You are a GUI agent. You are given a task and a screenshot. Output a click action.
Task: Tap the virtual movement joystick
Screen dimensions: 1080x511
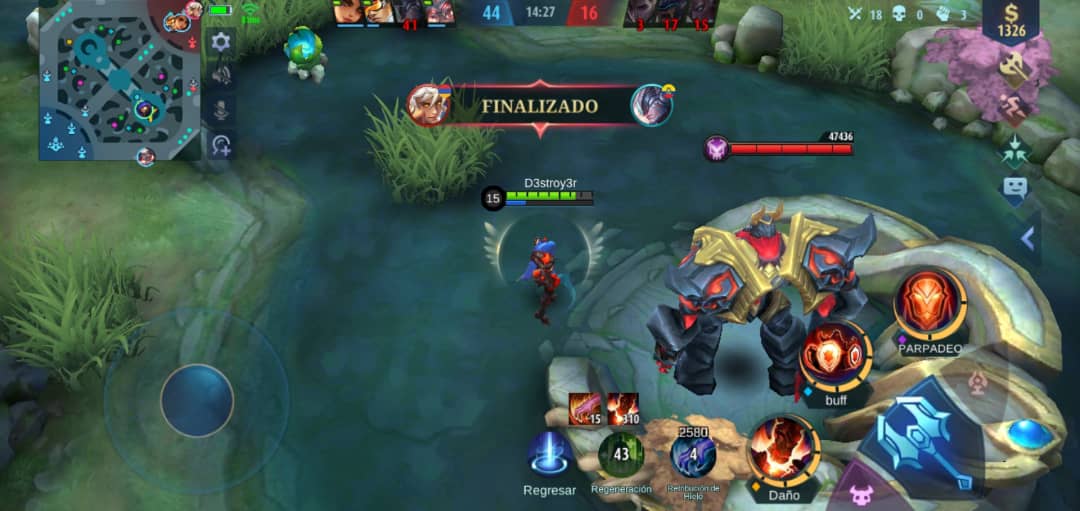197,400
